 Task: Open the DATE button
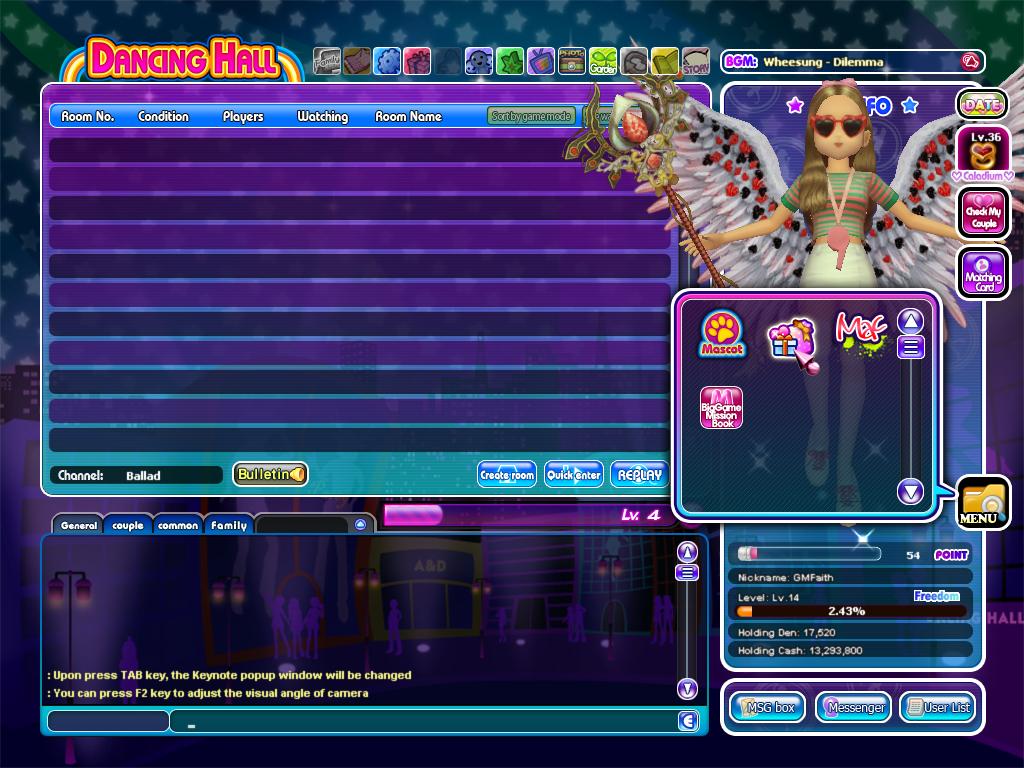[x=982, y=104]
